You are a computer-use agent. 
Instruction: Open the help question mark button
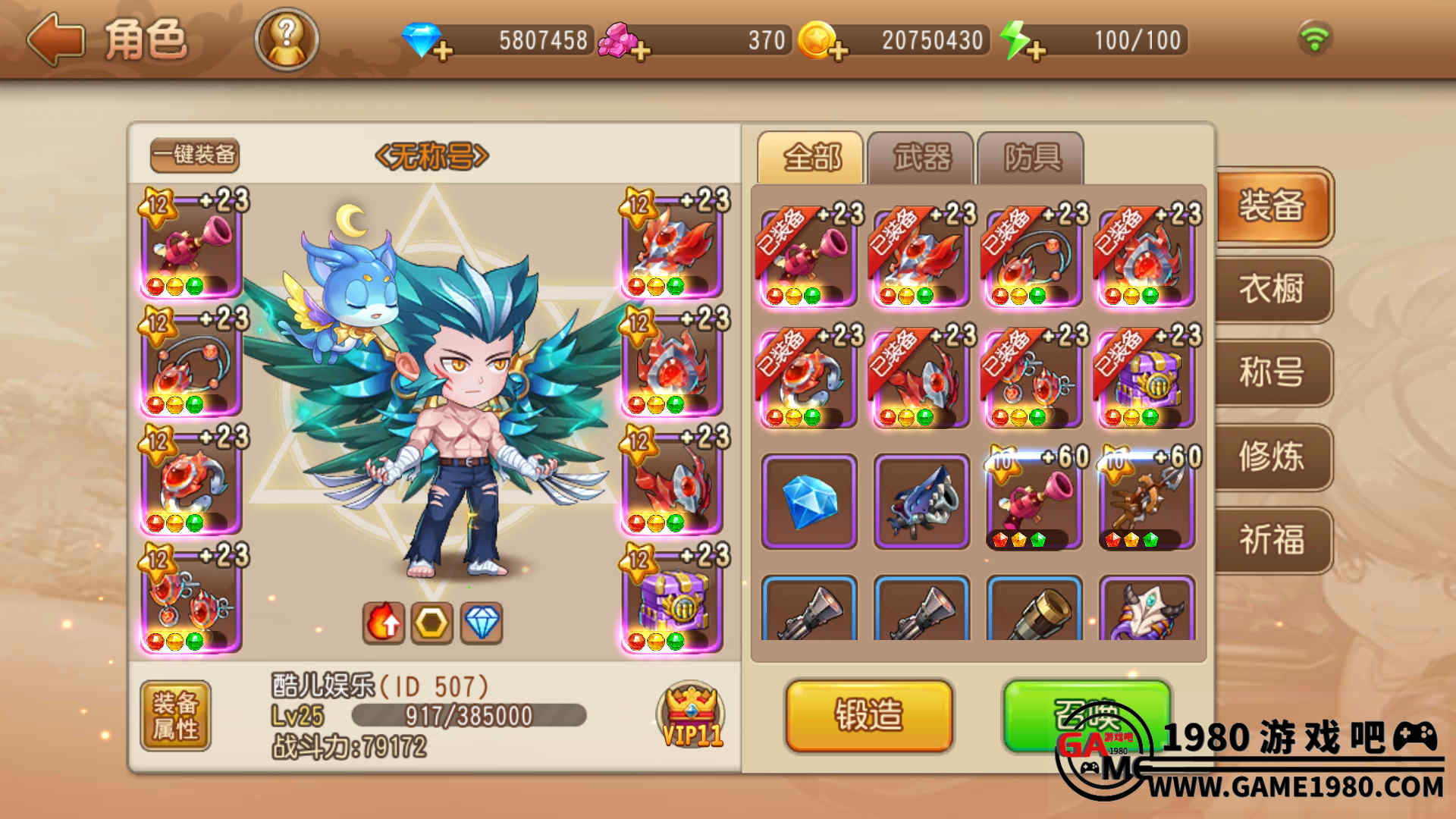coord(287,39)
